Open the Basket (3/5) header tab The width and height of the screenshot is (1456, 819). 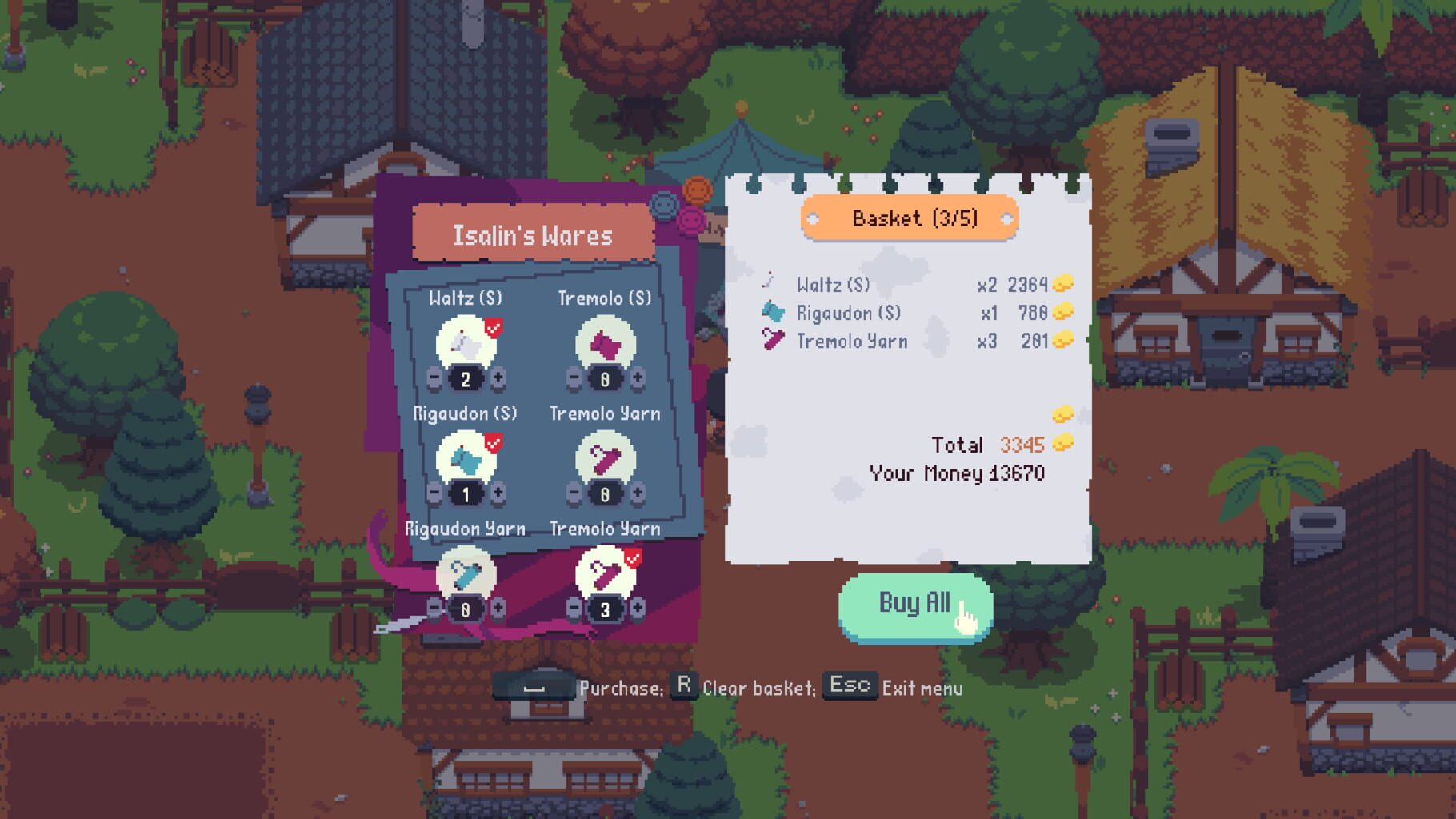coord(913,216)
